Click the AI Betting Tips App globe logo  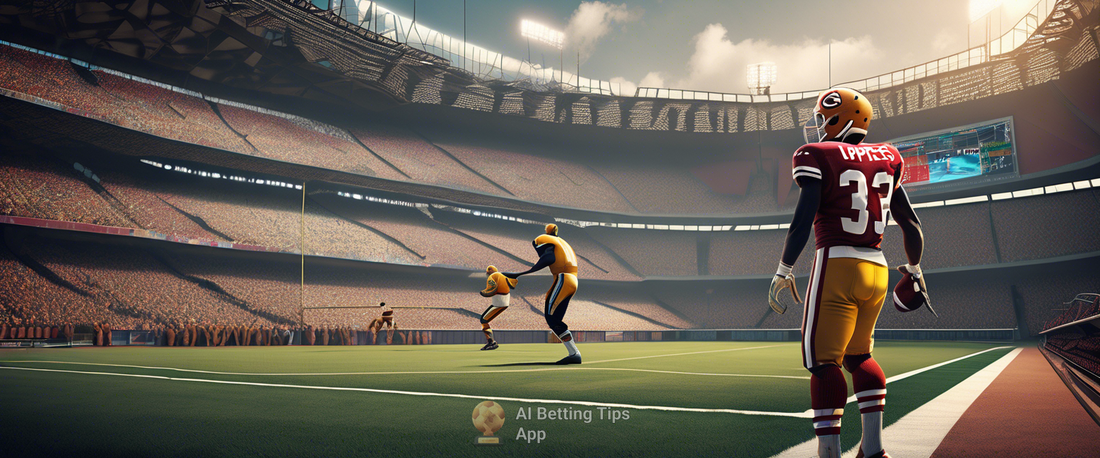click(x=489, y=421)
